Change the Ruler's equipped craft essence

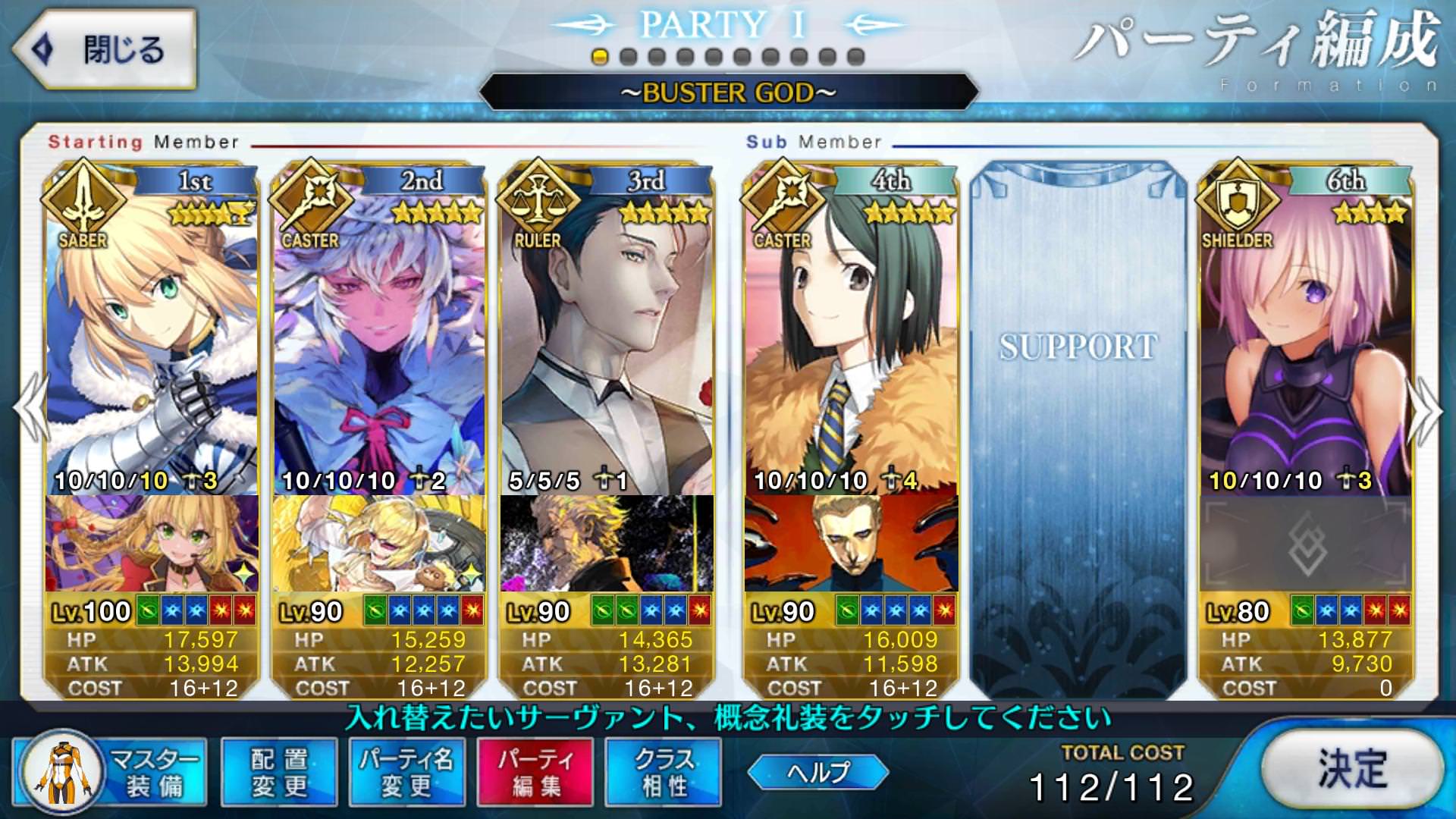pos(607,543)
